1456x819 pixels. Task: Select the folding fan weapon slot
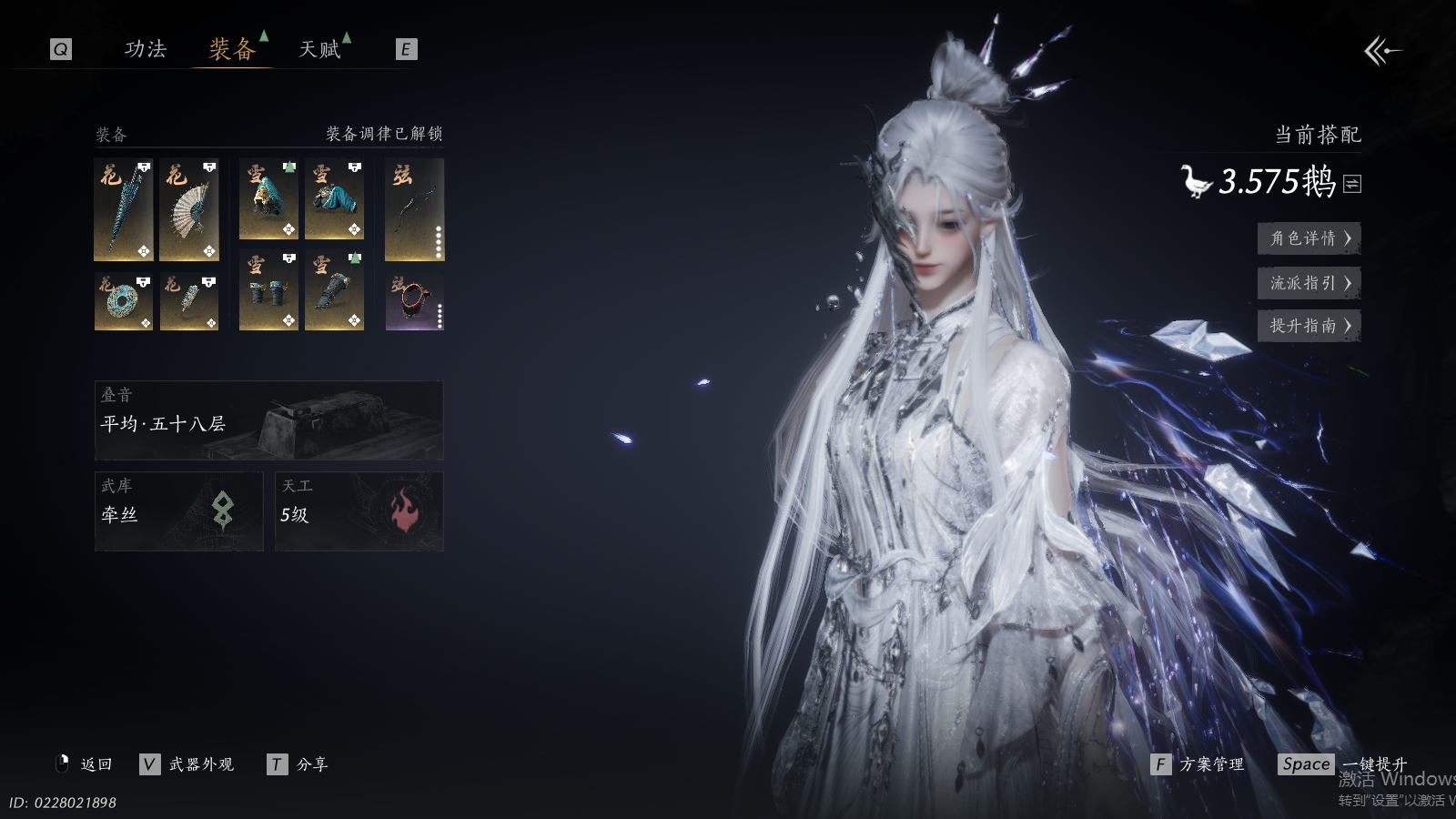[x=189, y=209]
